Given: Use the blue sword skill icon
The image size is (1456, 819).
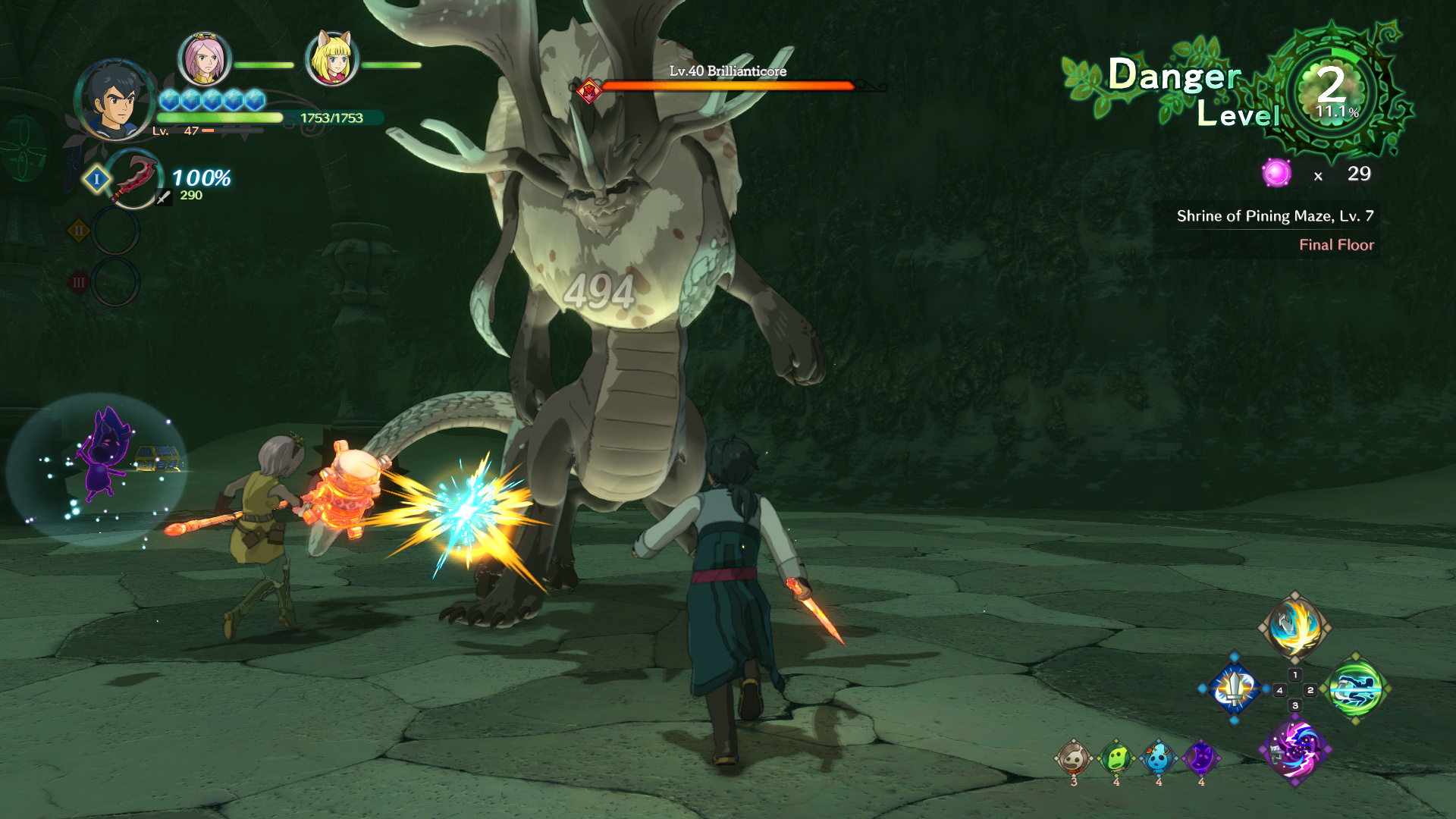Looking at the screenshot, I should click(x=1235, y=689).
